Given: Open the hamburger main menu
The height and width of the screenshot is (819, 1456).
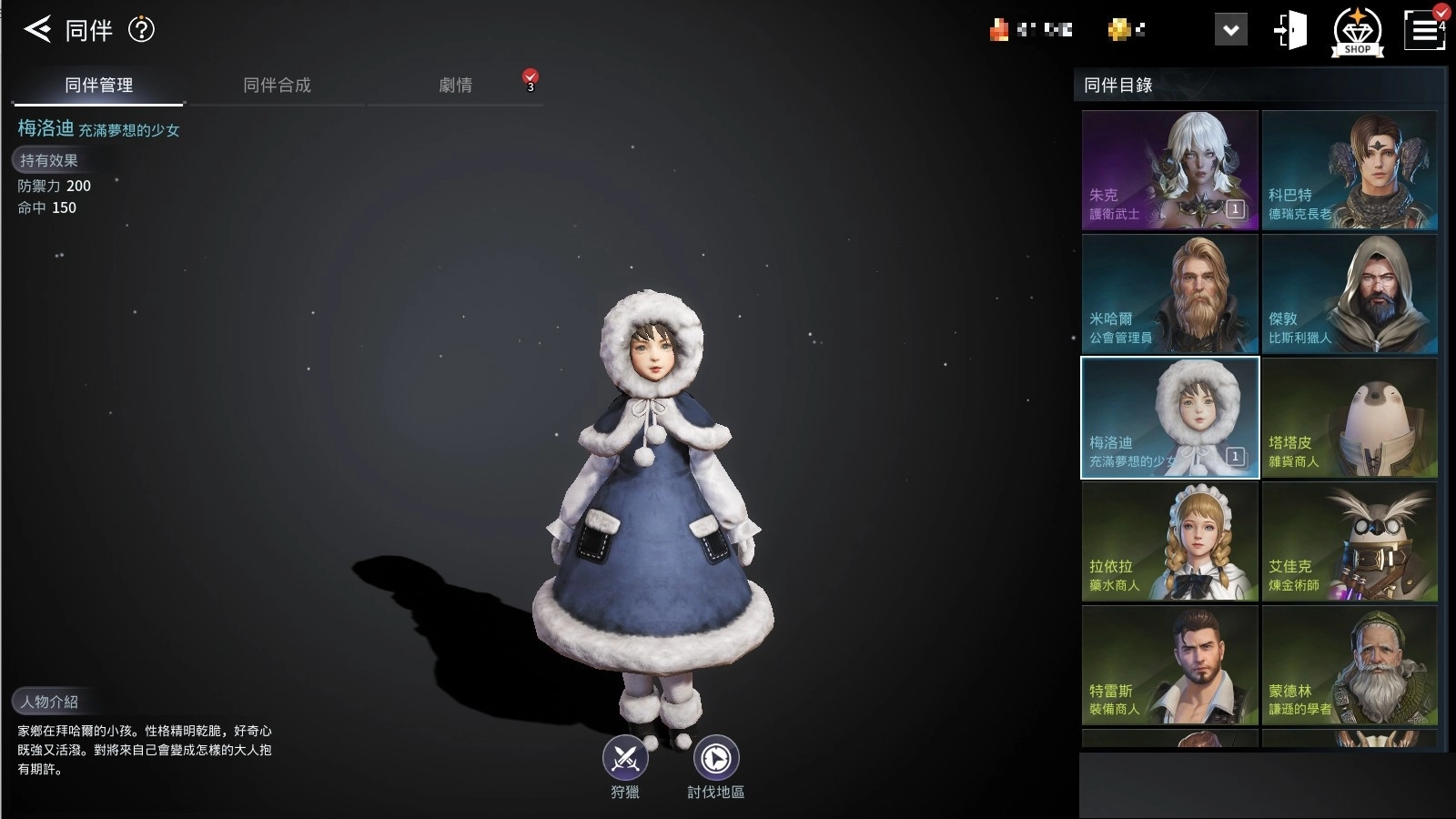Looking at the screenshot, I should (x=1424, y=31).
